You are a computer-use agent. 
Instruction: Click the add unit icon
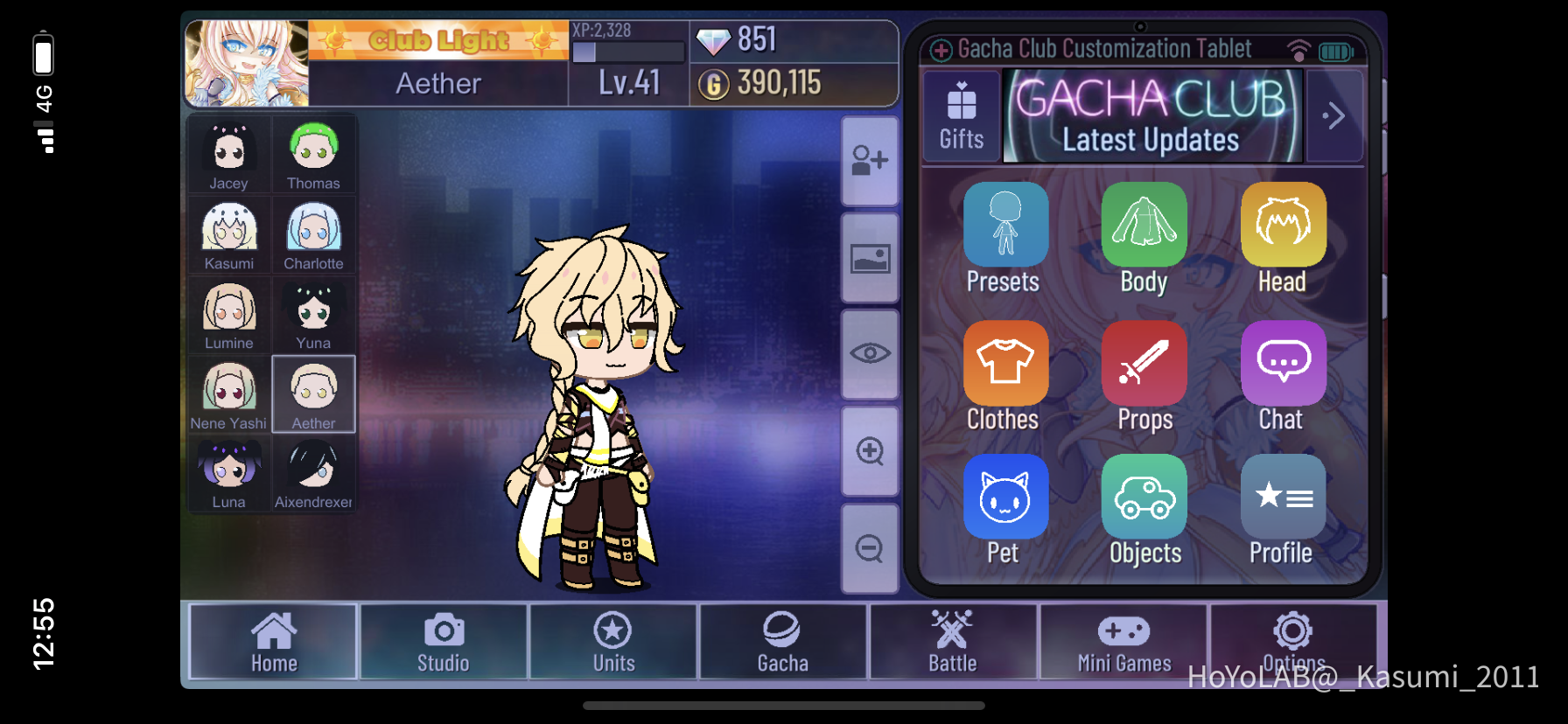(x=869, y=161)
